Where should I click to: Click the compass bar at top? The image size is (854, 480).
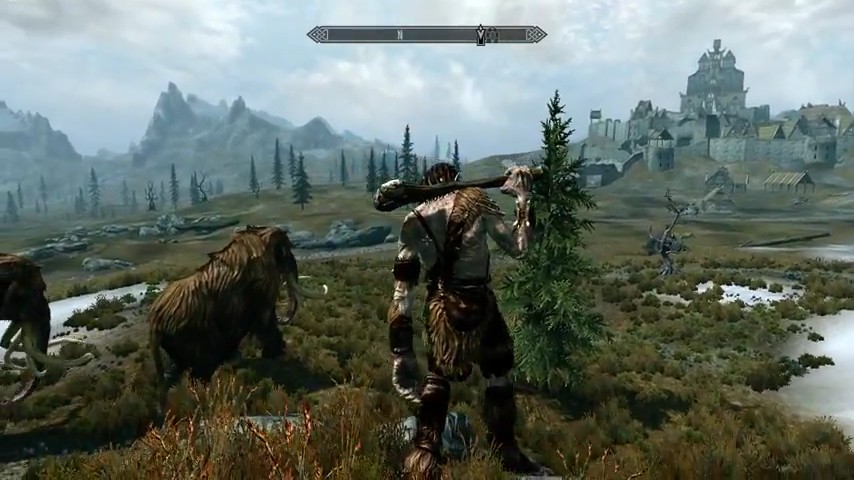click(x=427, y=35)
